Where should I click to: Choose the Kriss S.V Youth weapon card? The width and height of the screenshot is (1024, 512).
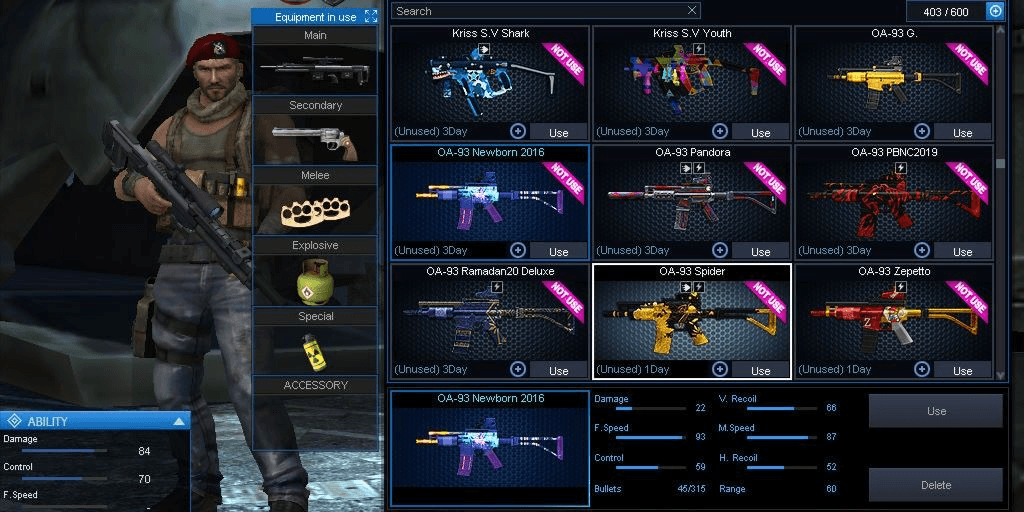691,78
